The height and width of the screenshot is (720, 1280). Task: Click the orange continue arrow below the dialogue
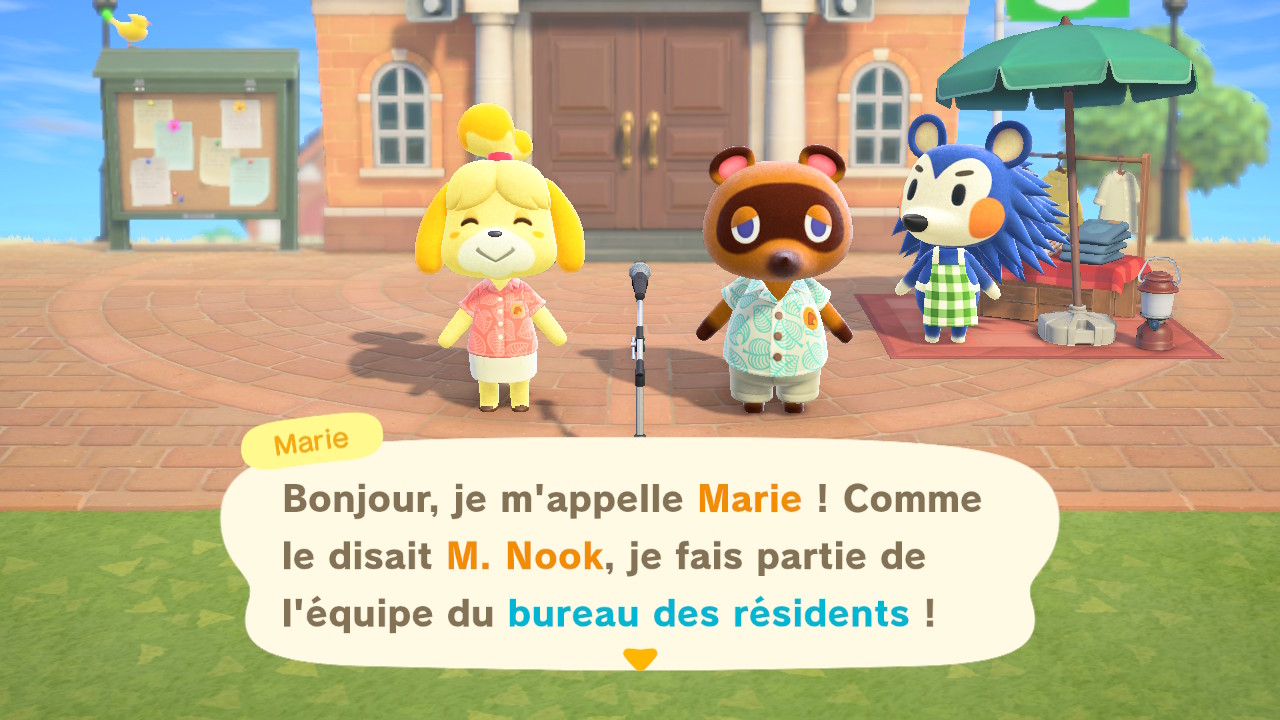638,658
